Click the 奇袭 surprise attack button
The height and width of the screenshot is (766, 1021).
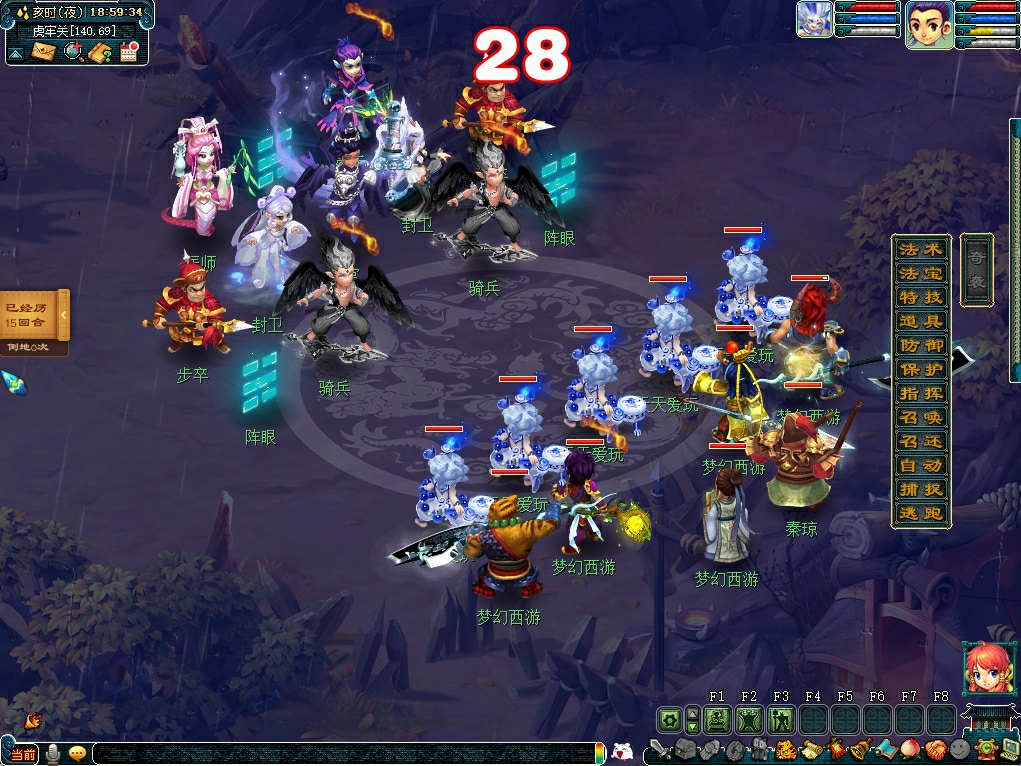click(x=976, y=270)
